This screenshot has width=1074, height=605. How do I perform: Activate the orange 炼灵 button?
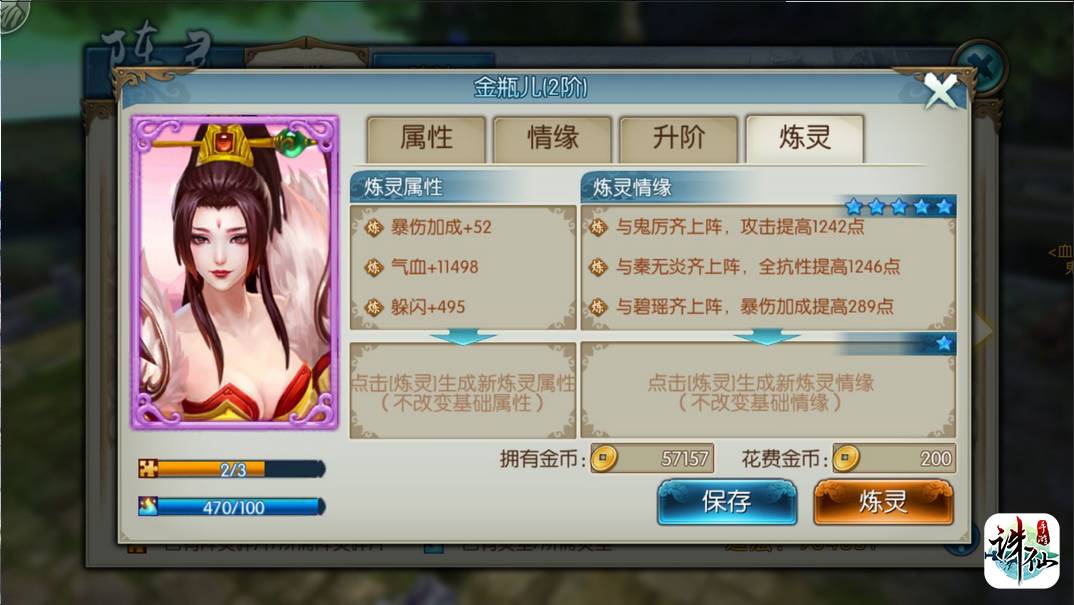coord(883,501)
